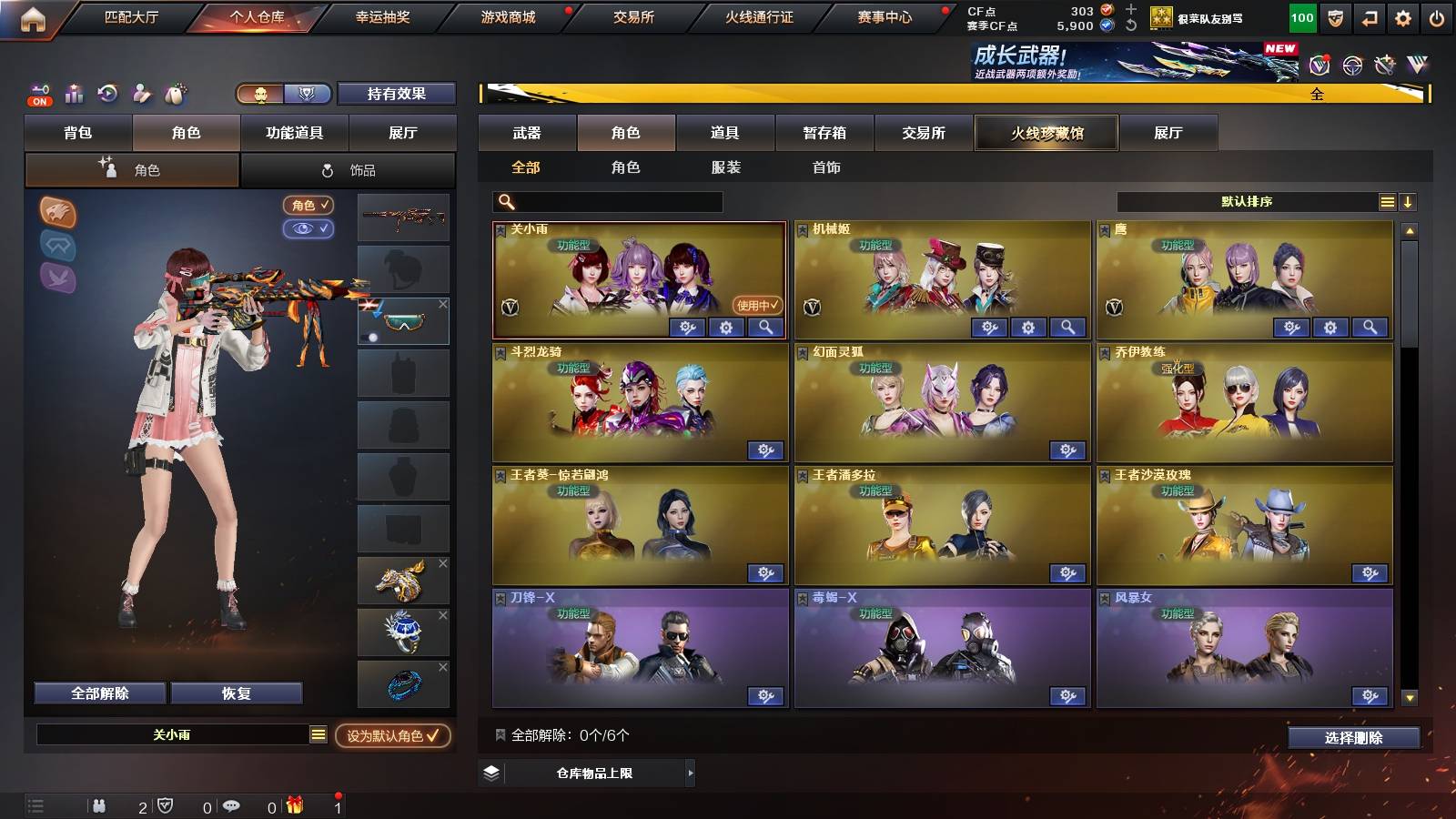Open the leaderboard stats icon in left toolbar
1456x819 pixels.
coord(74,94)
